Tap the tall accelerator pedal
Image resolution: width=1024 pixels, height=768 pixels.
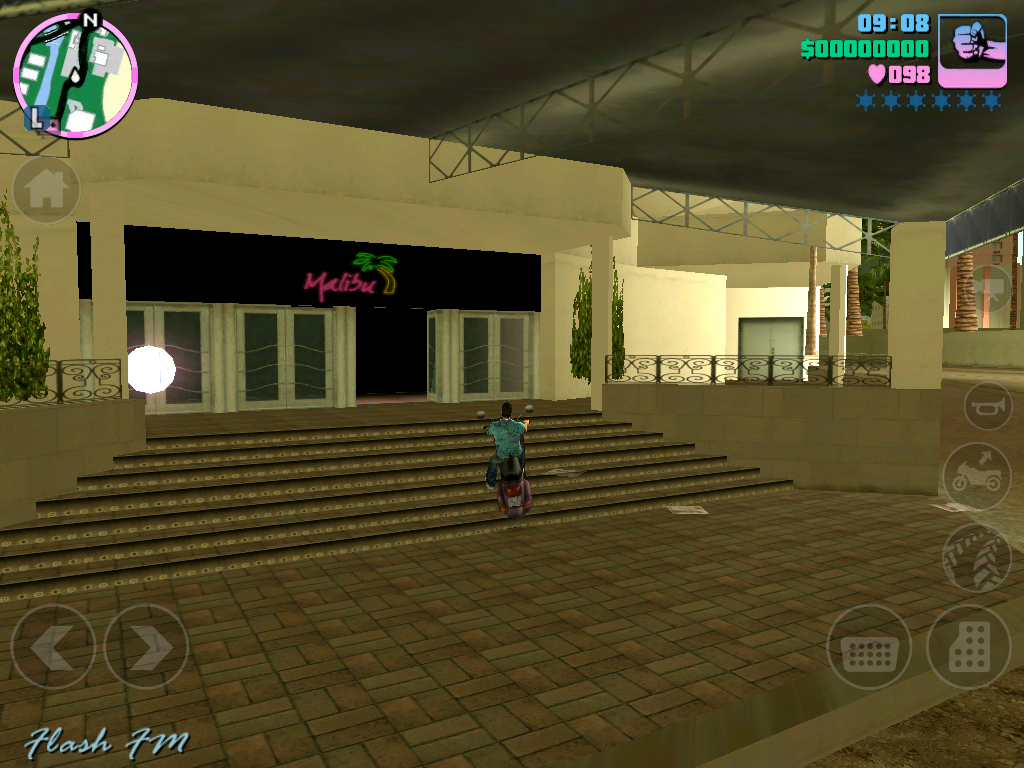coord(968,647)
